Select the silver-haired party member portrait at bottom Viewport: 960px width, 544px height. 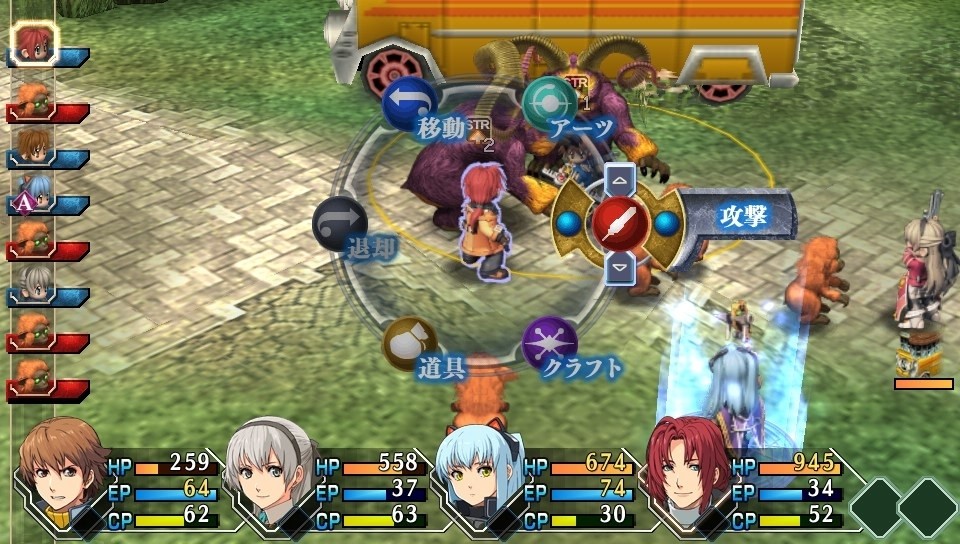coord(270,468)
